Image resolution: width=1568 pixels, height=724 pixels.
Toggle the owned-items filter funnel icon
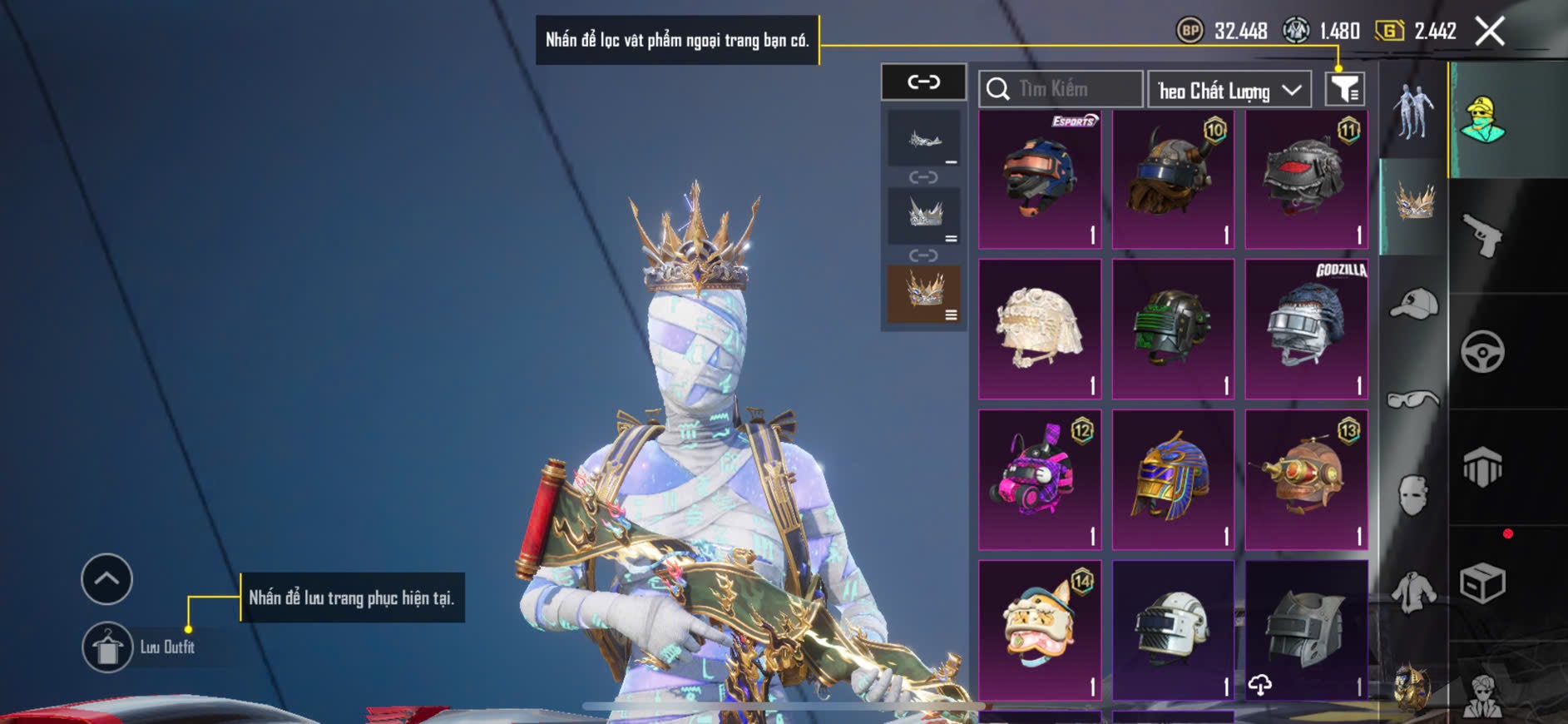pos(1344,88)
